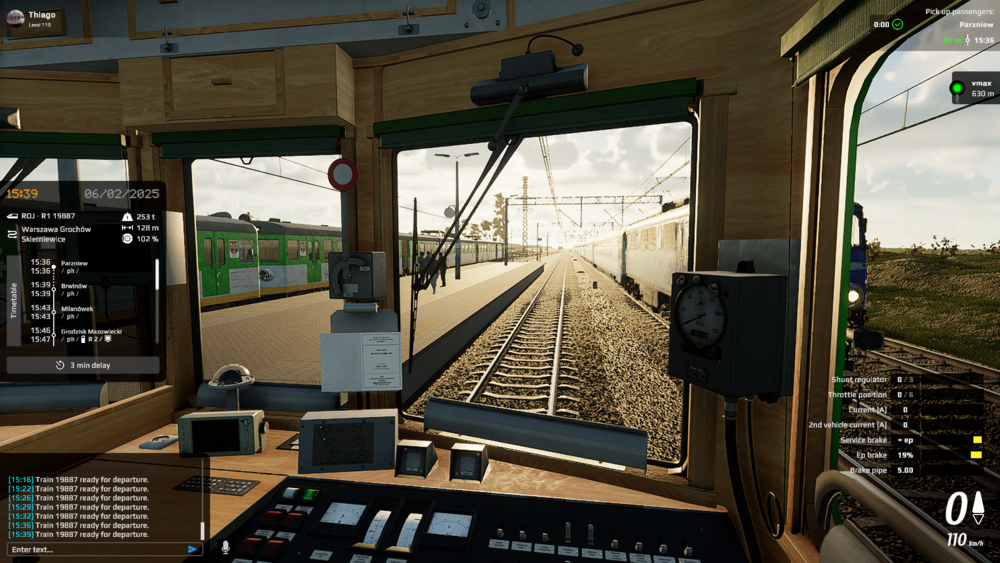Click the ROJ - R1 19887 train header

coord(48,216)
